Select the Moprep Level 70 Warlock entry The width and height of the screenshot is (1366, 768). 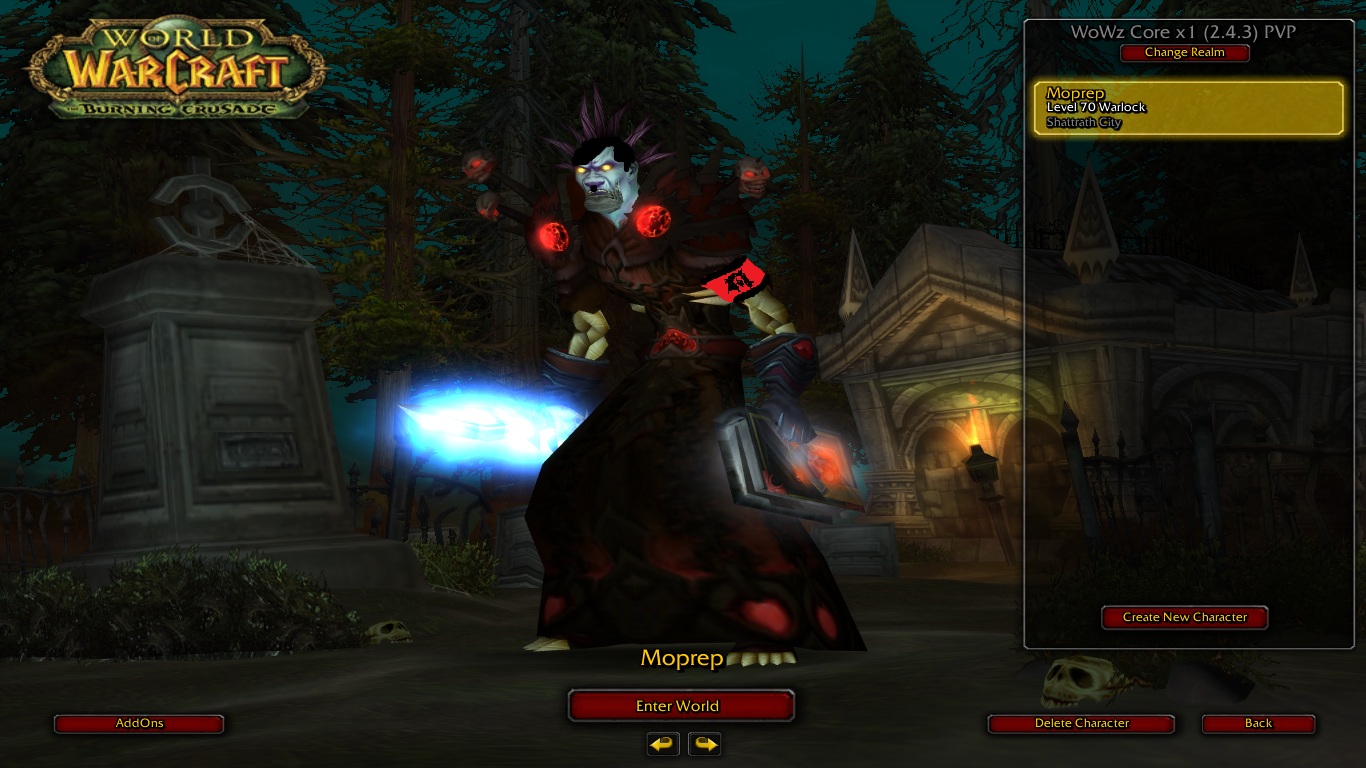tap(1188, 108)
